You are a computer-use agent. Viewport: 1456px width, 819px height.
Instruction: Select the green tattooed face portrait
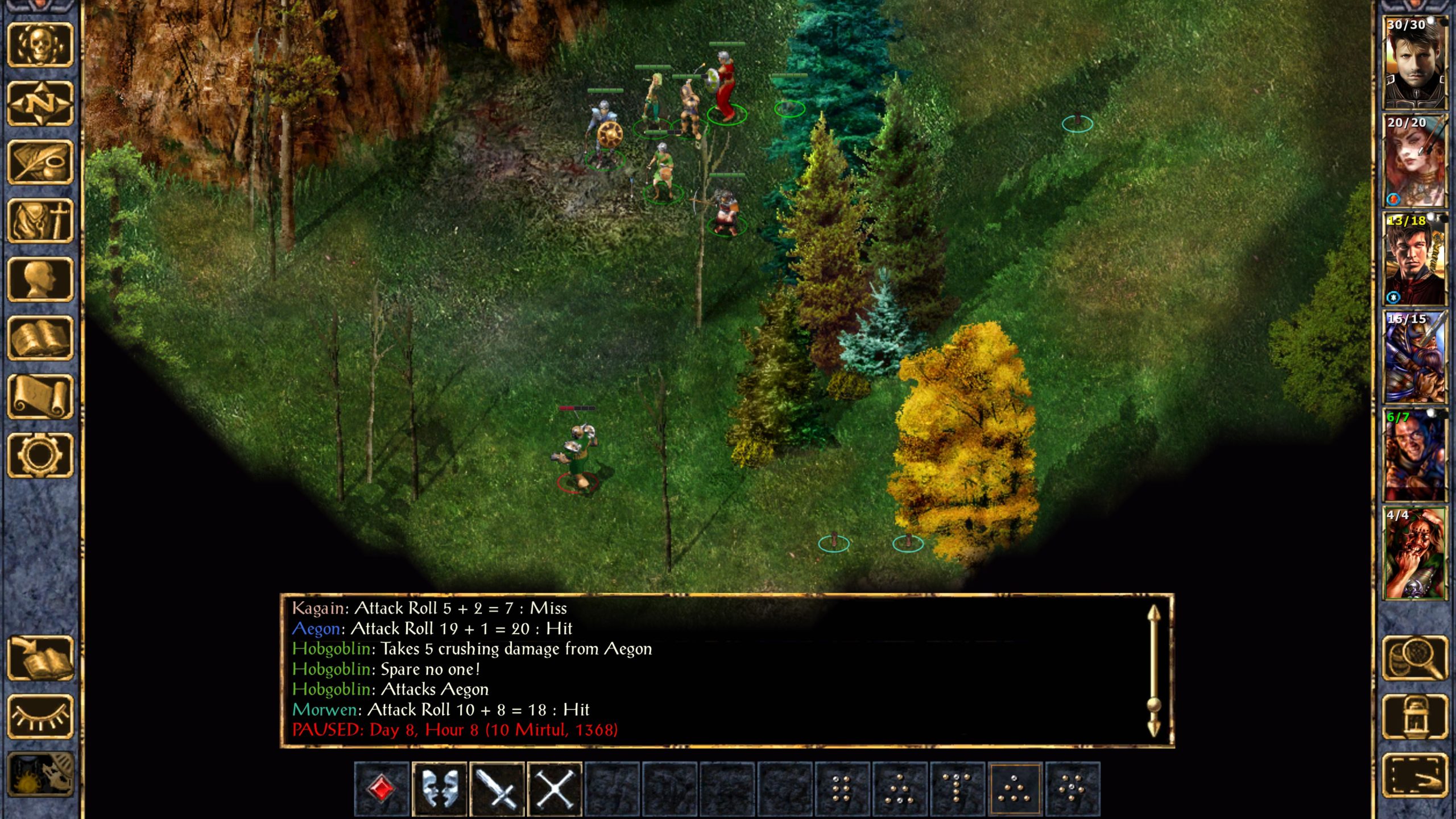(x=1414, y=553)
